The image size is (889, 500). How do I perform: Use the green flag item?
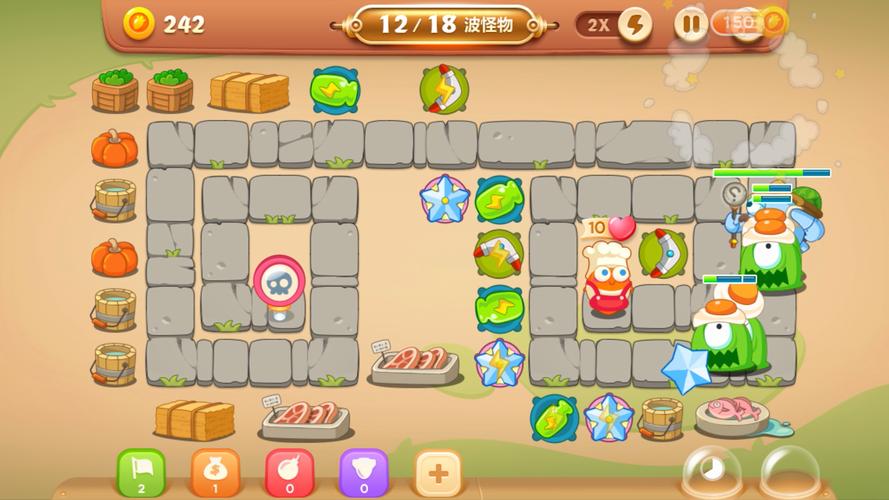141,469
